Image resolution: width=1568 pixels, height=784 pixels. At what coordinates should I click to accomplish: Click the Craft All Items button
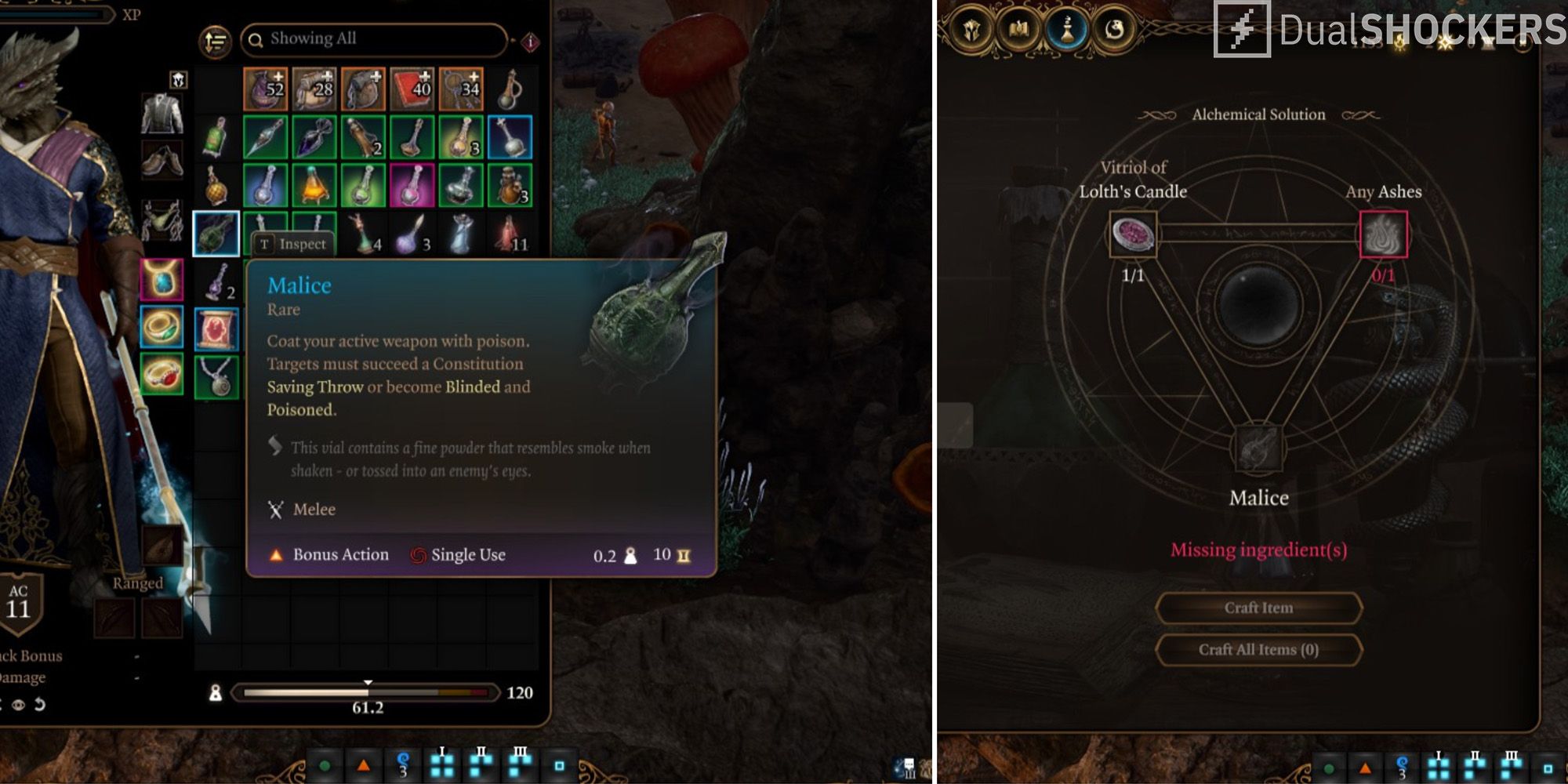(1259, 650)
